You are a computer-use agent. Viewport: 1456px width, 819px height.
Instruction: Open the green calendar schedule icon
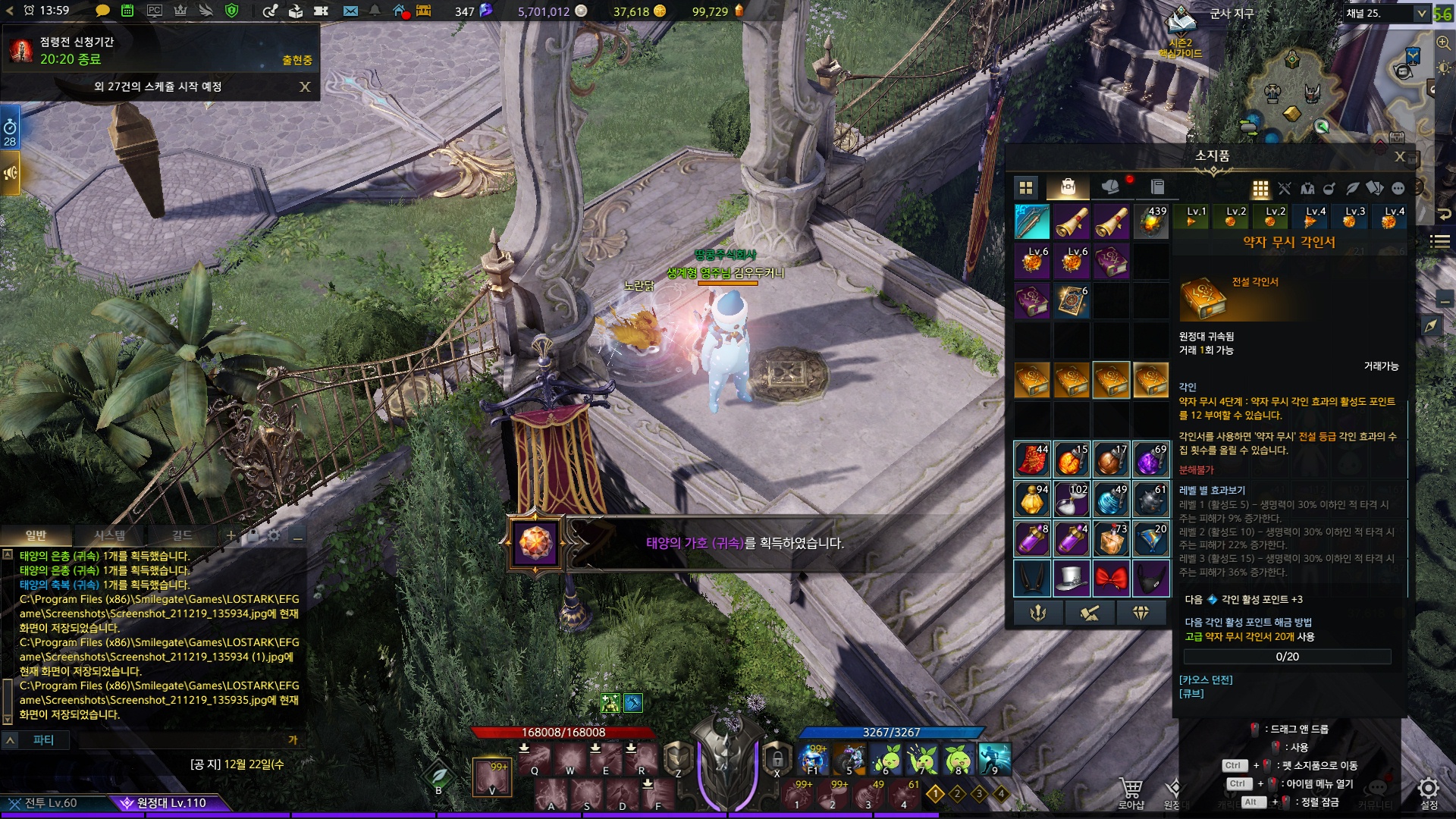click(x=127, y=11)
